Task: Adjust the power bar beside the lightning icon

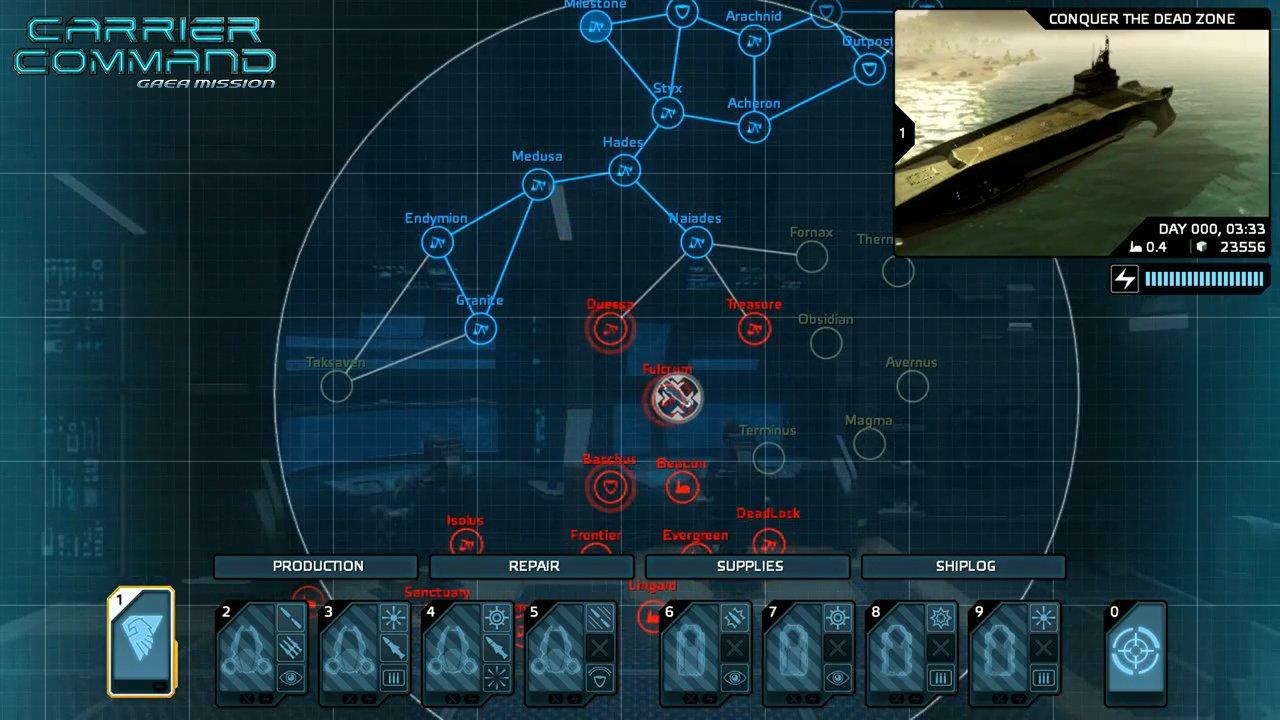Action: pyautogui.click(x=1203, y=280)
